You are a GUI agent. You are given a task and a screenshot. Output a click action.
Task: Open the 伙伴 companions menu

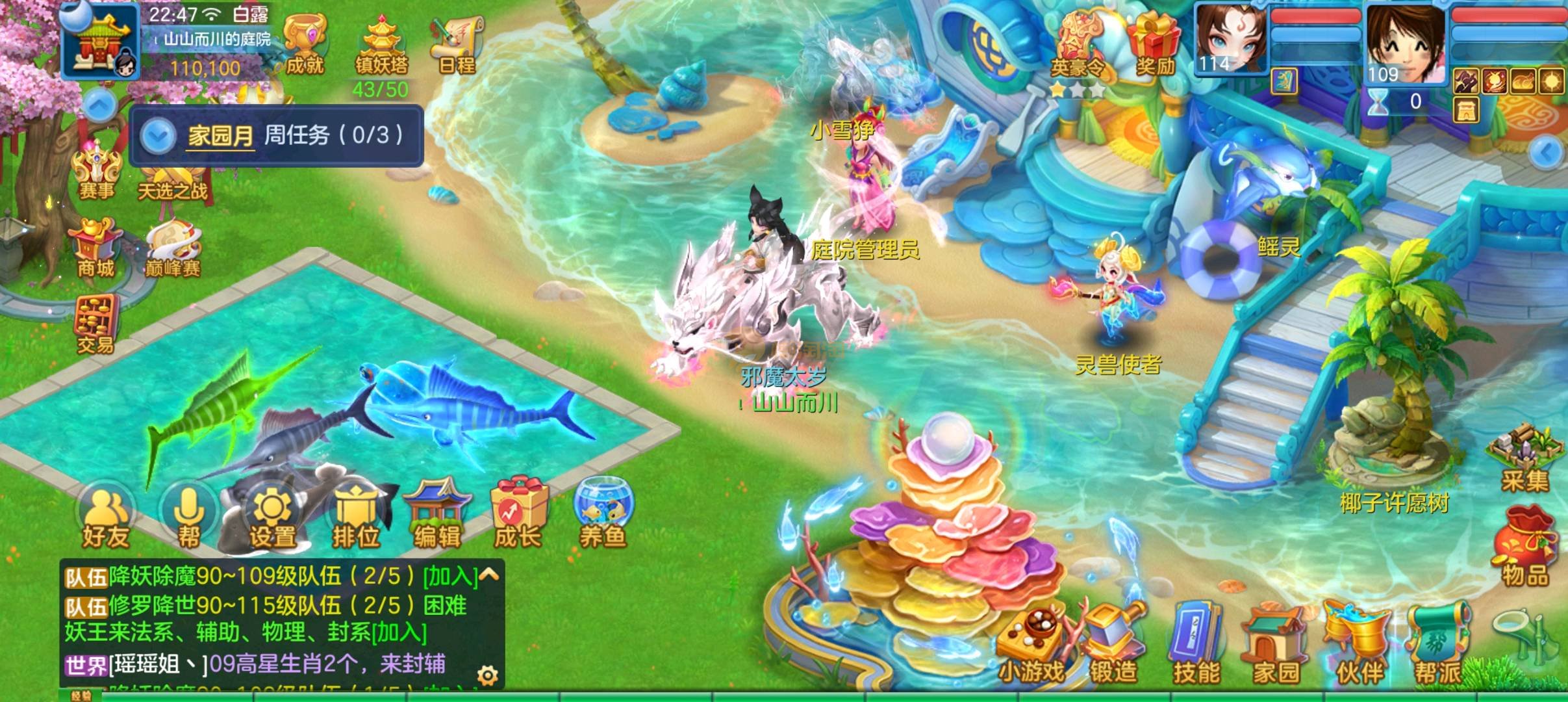[1359, 646]
